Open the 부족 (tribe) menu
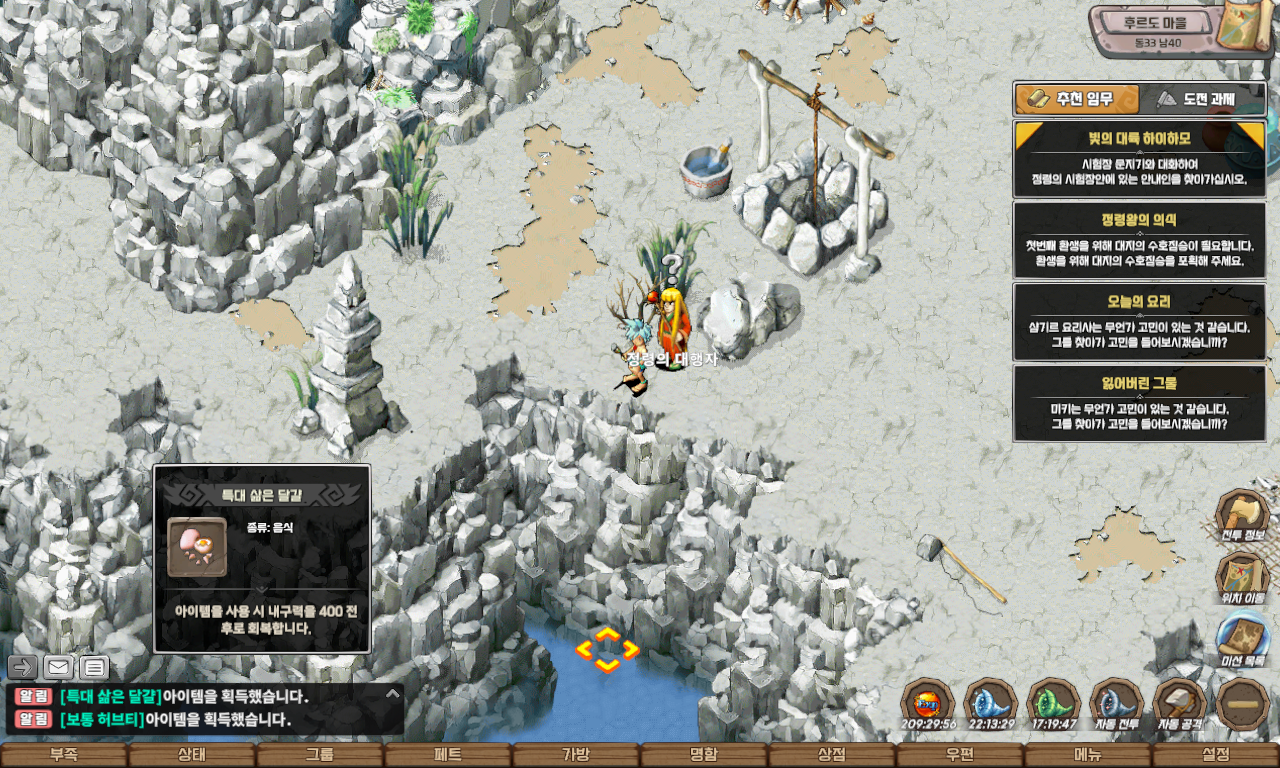1280x768 pixels. 64,755
